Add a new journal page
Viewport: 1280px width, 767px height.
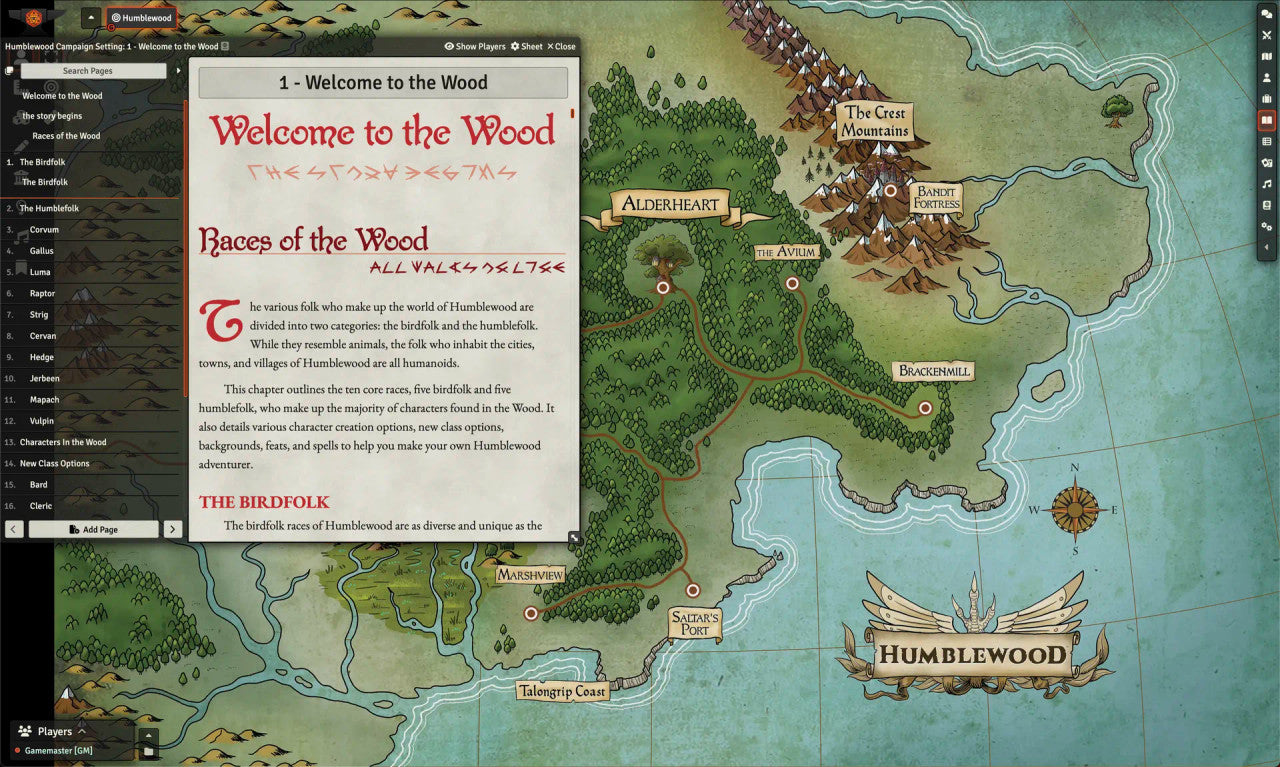94,529
